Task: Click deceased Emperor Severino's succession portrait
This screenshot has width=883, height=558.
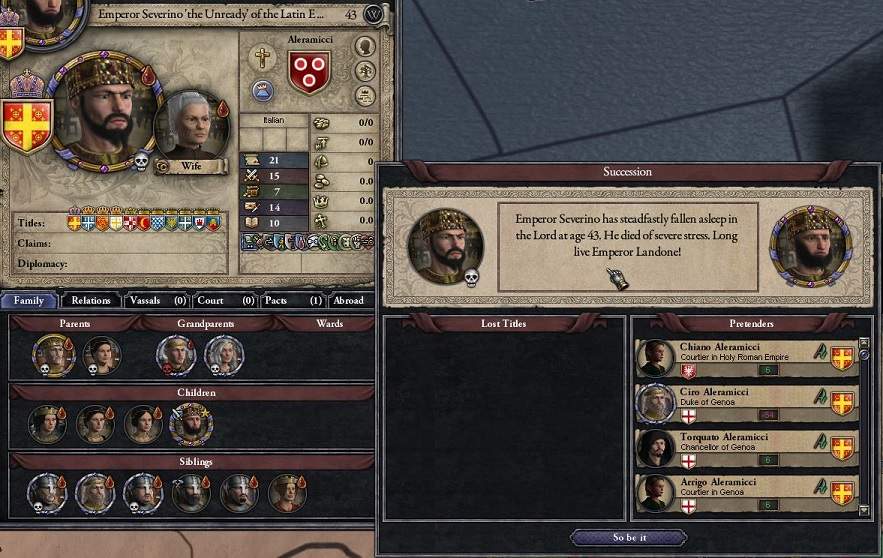Action: pyautogui.click(x=445, y=246)
